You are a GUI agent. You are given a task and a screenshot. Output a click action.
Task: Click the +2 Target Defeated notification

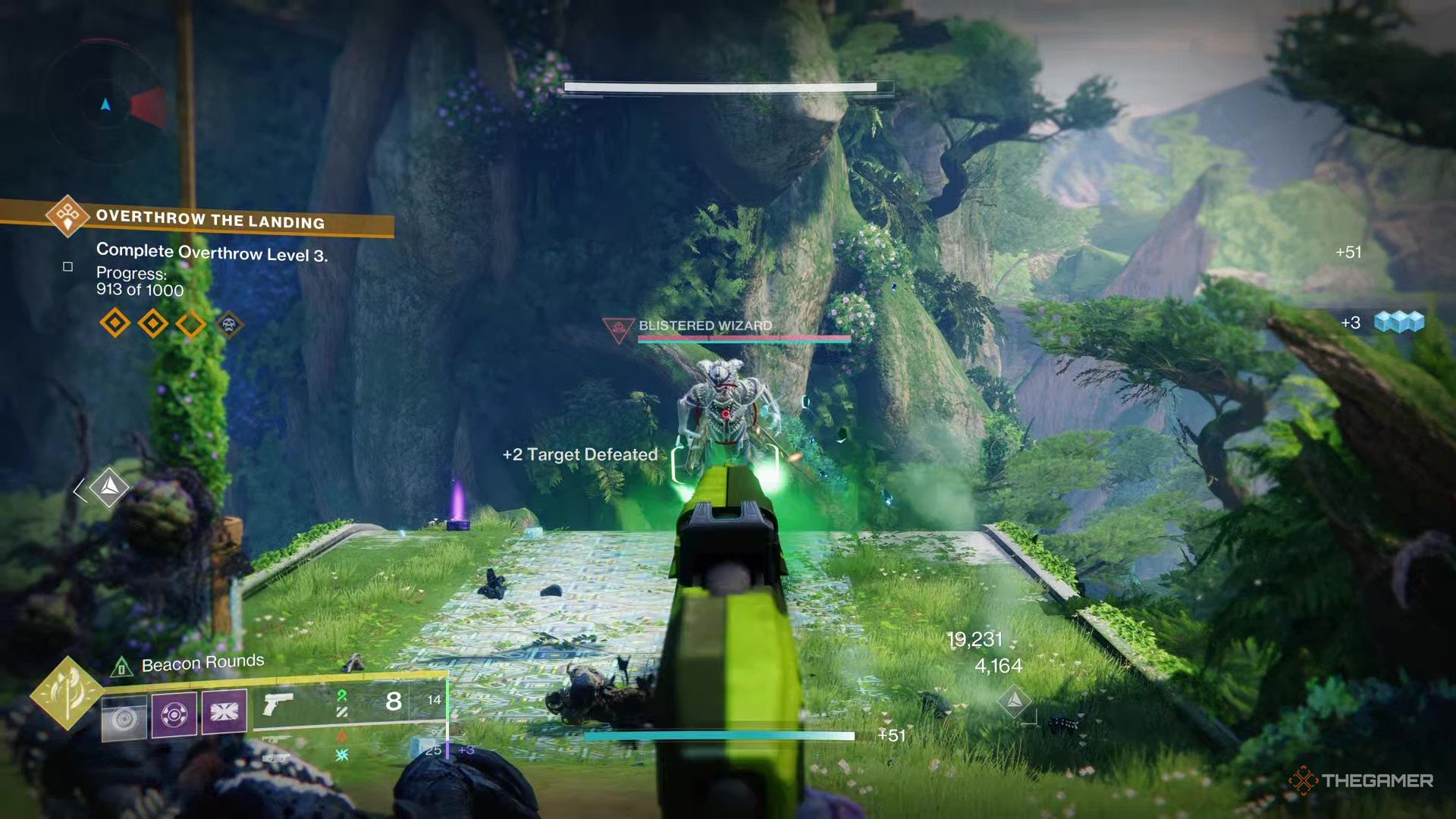(580, 455)
